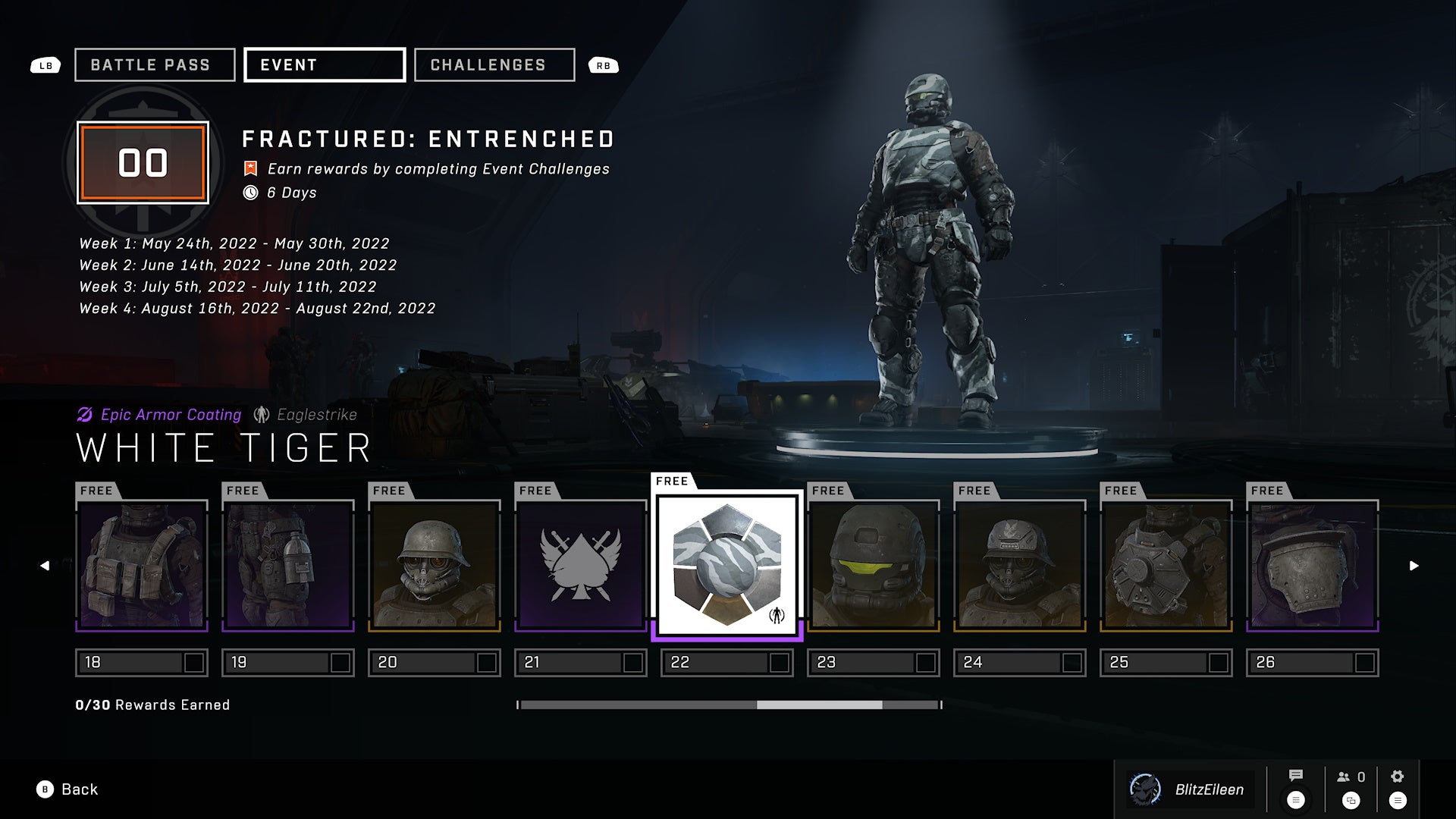Screen dimensions: 1456x819
Task: Select the tier 20 helmet reward
Action: point(435,566)
